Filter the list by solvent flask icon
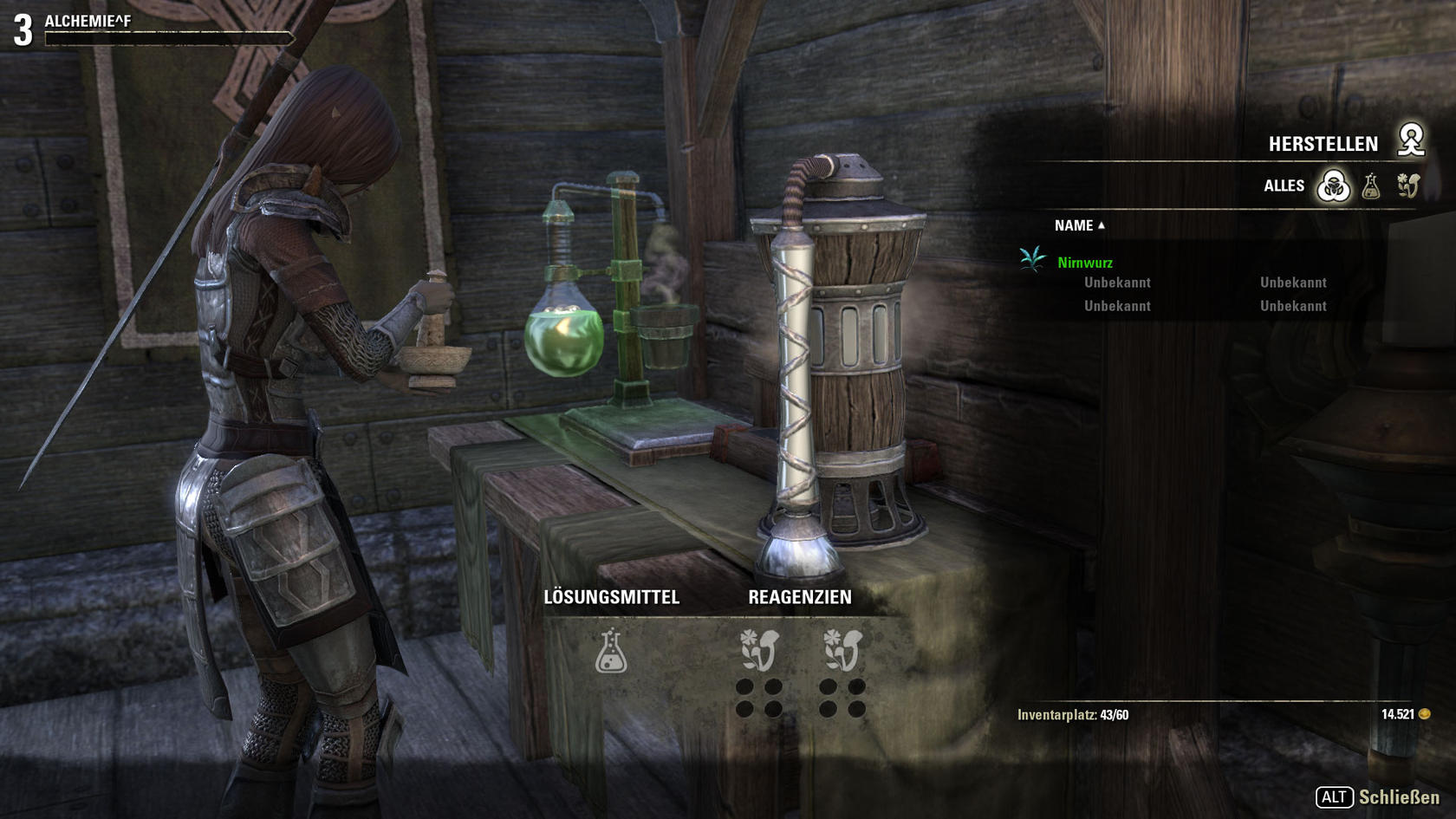 coord(1371,185)
